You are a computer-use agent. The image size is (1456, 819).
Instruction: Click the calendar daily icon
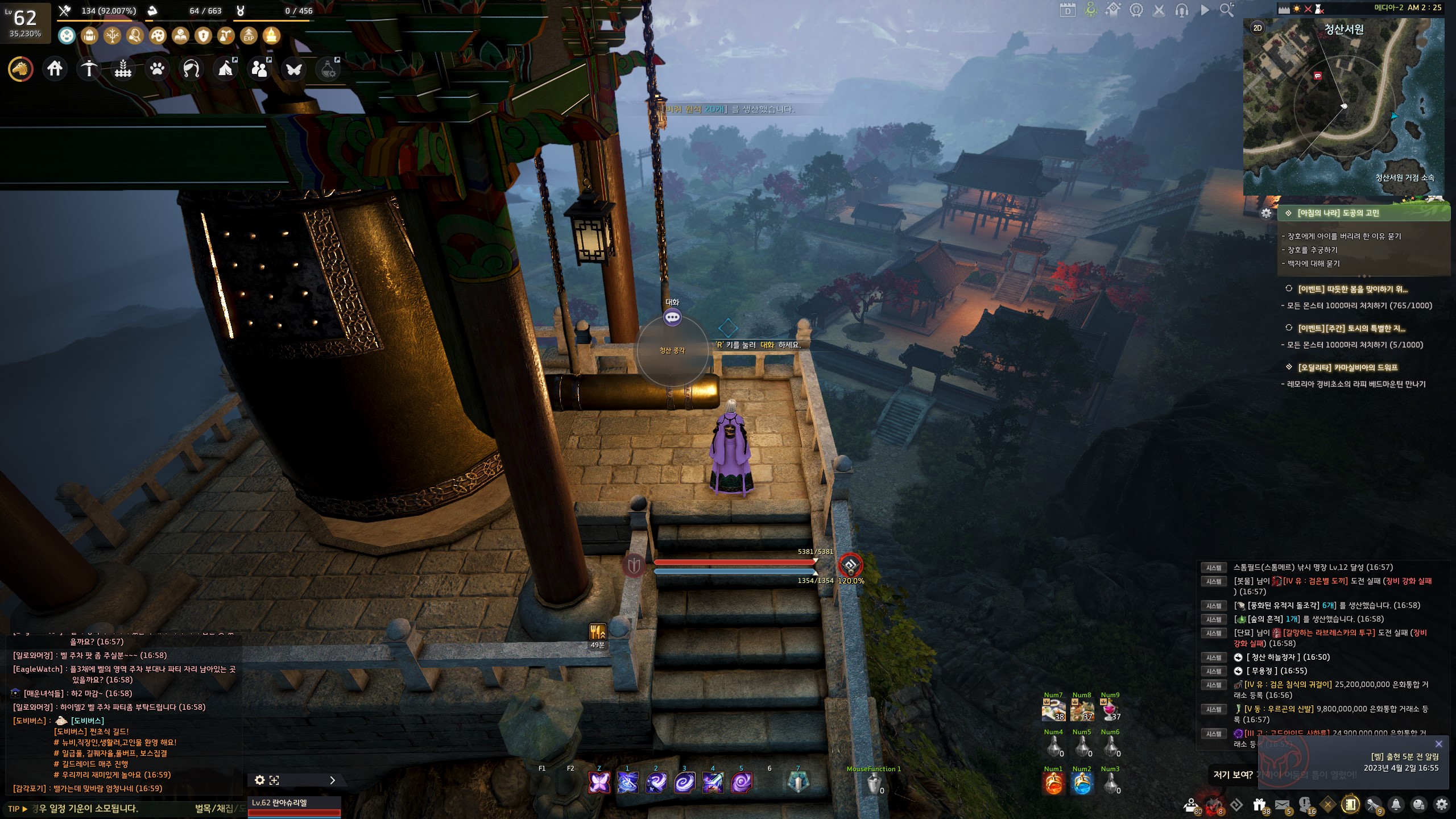(1068, 10)
